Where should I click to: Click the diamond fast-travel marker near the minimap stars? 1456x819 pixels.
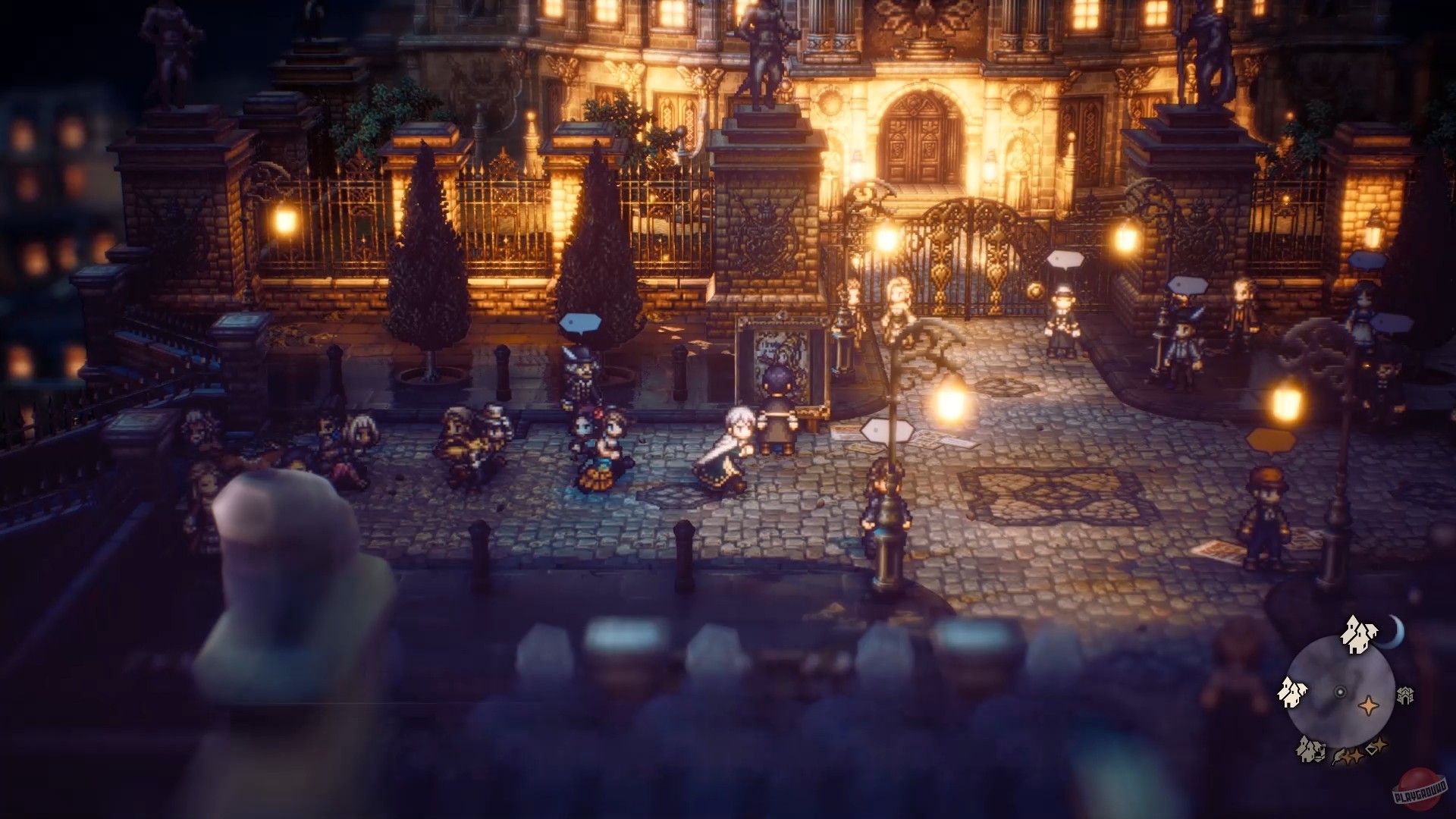point(1371,748)
